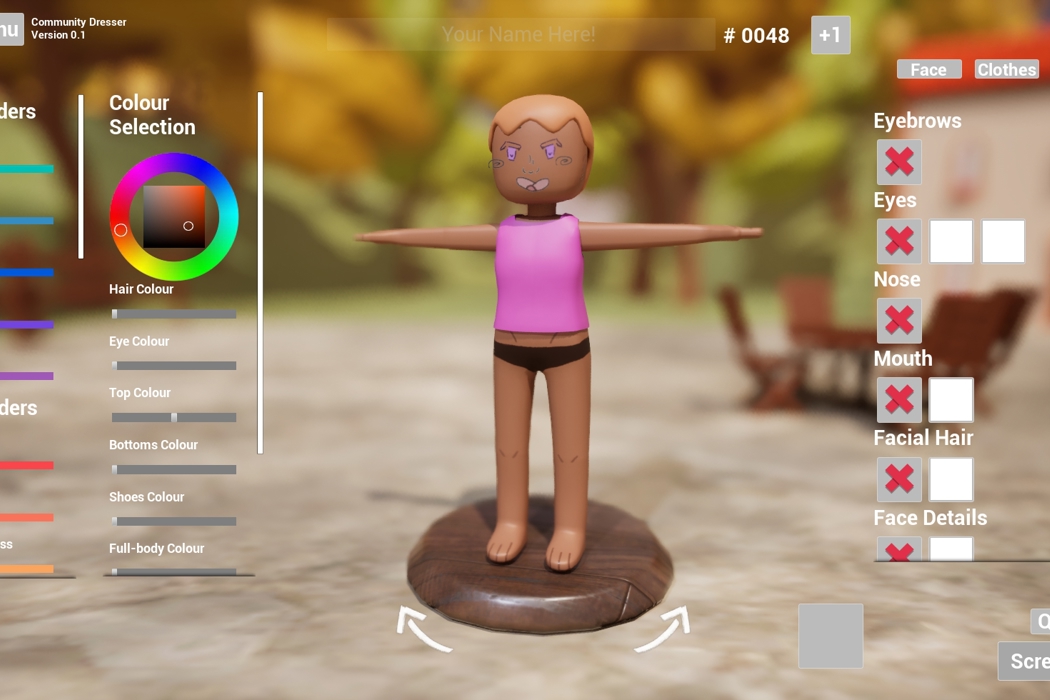The width and height of the screenshot is (1050, 700).
Task: Pick a shade in the colour square
Action: pos(174,216)
